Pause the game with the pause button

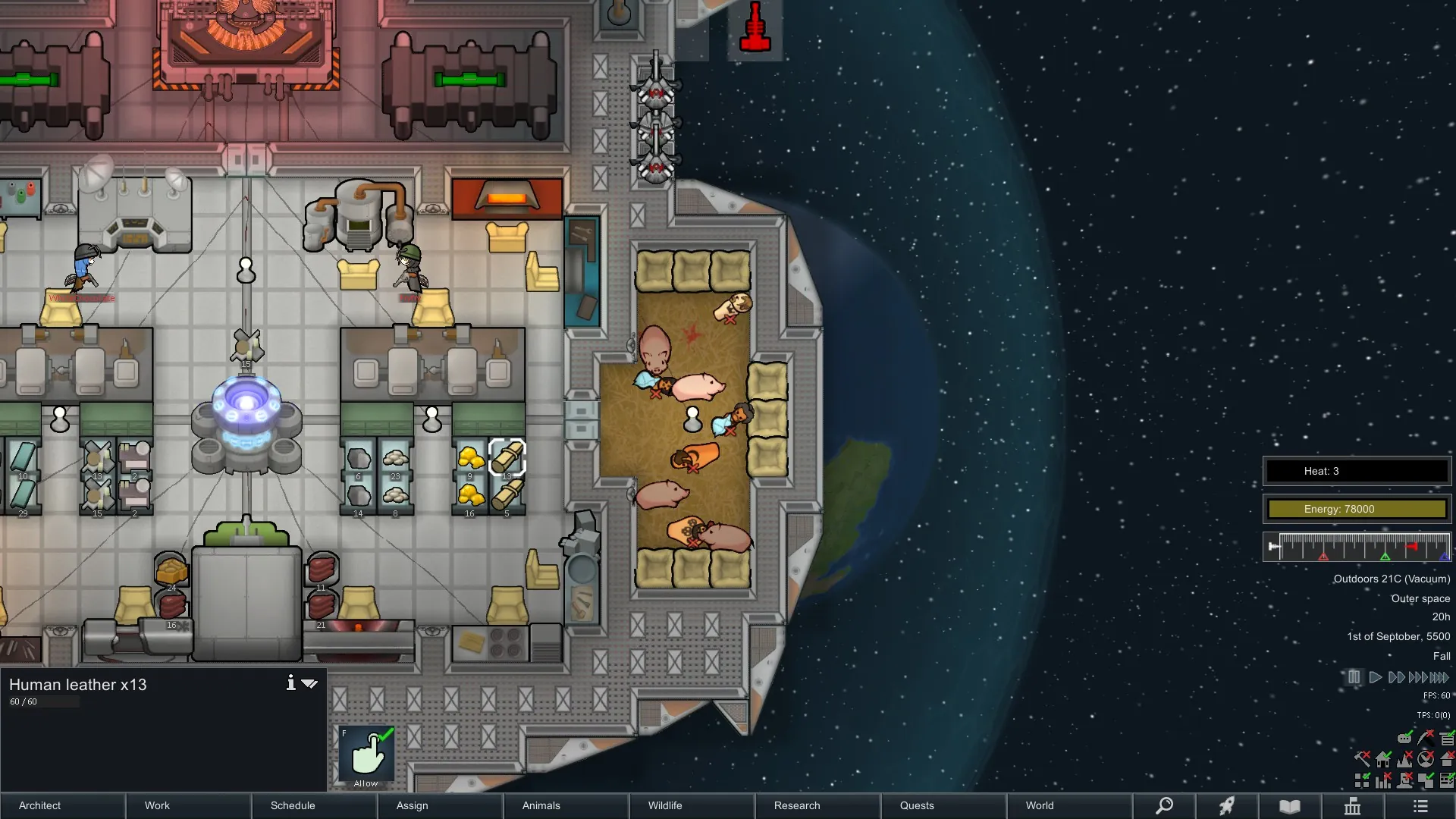point(1354,677)
